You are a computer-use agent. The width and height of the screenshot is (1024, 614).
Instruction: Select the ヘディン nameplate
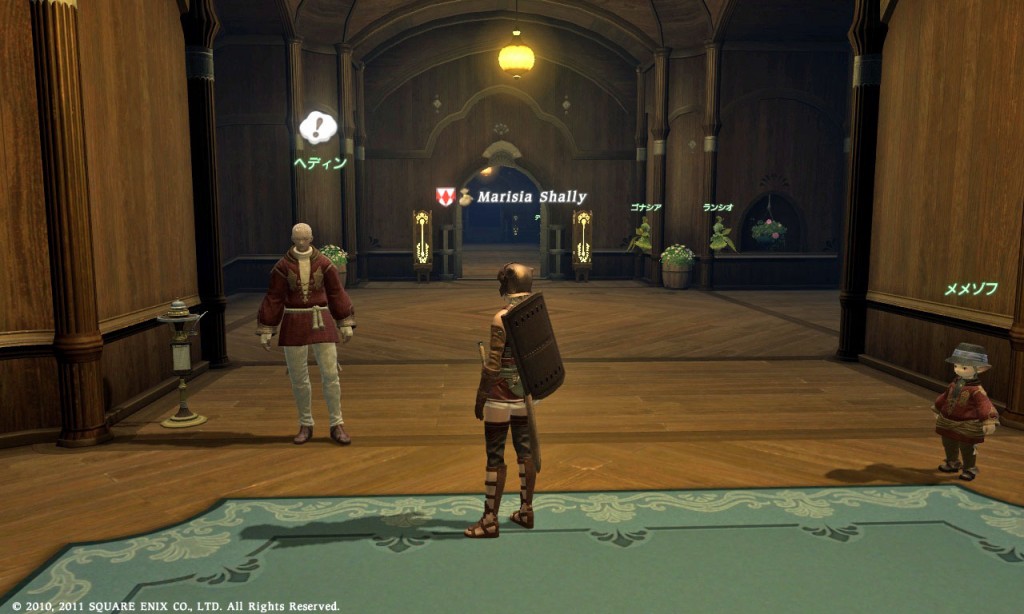(320, 163)
